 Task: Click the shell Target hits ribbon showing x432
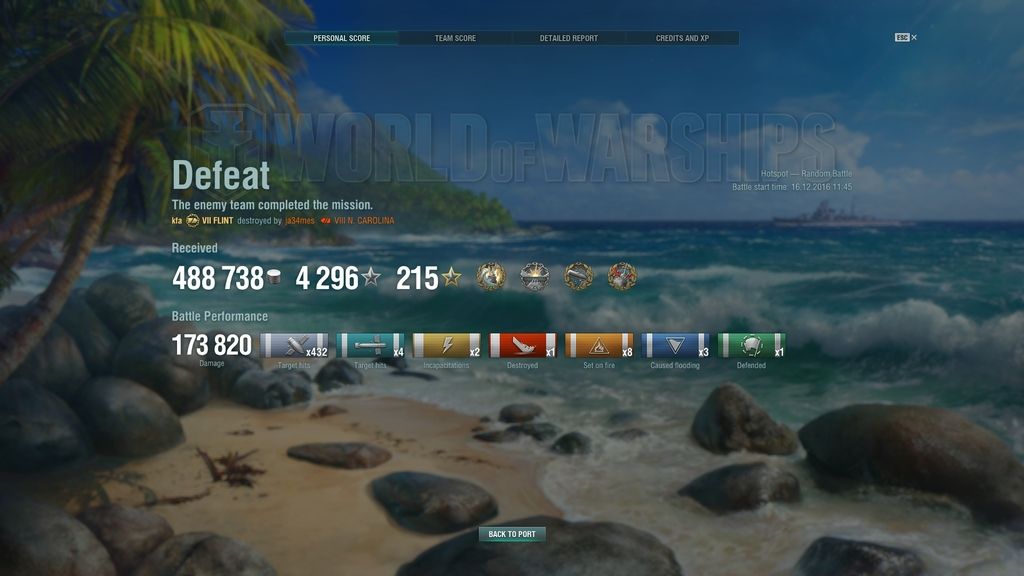pos(294,346)
